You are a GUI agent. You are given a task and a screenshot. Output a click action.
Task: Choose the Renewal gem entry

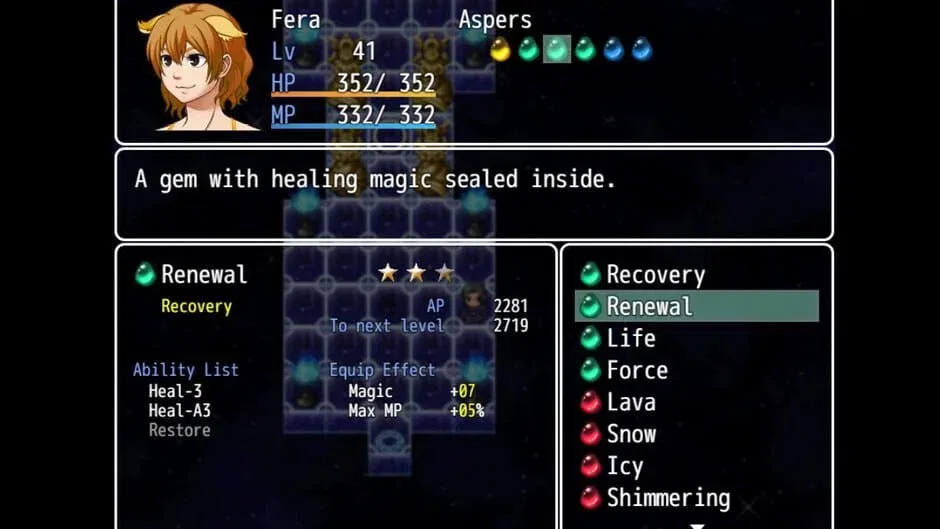649,306
